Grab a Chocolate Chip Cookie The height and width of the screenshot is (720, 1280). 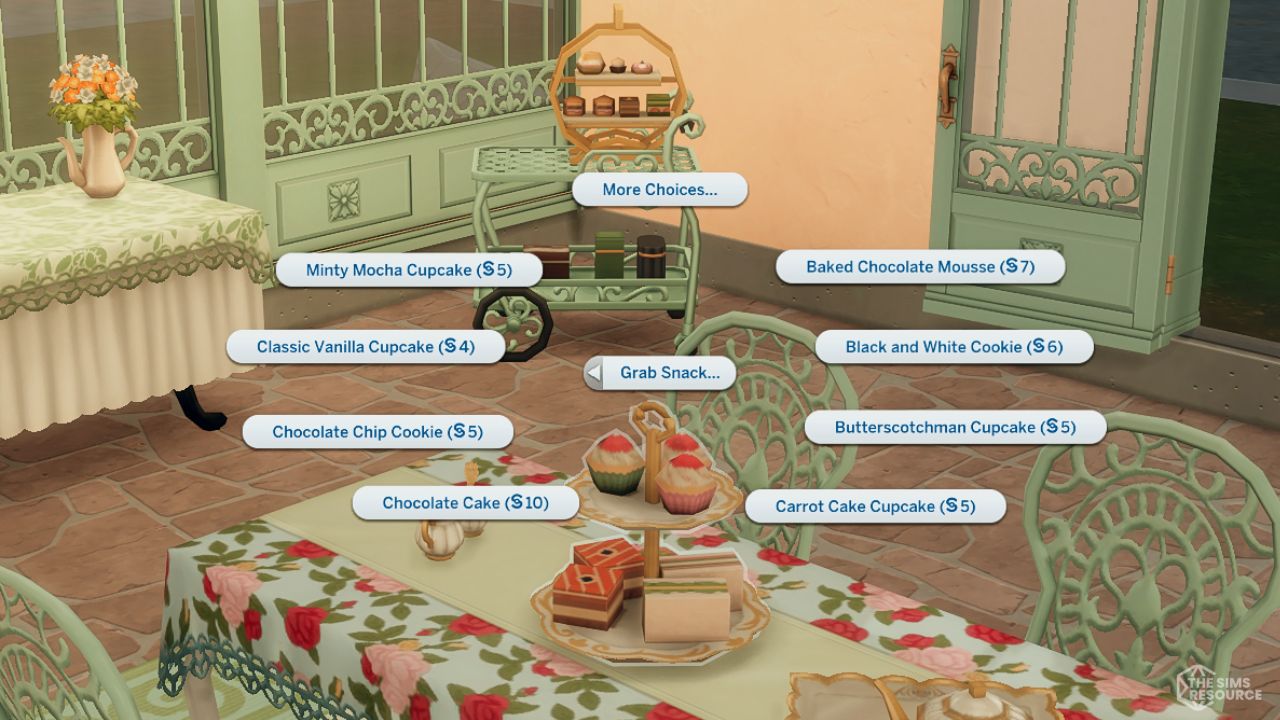pos(378,432)
